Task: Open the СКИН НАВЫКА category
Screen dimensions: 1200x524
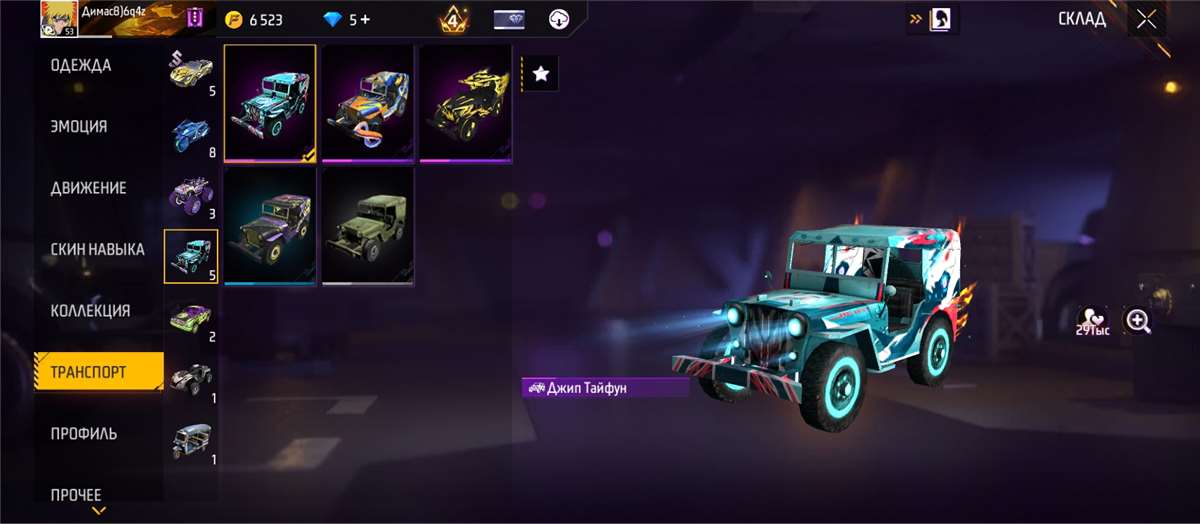Action: click(98, 249)
